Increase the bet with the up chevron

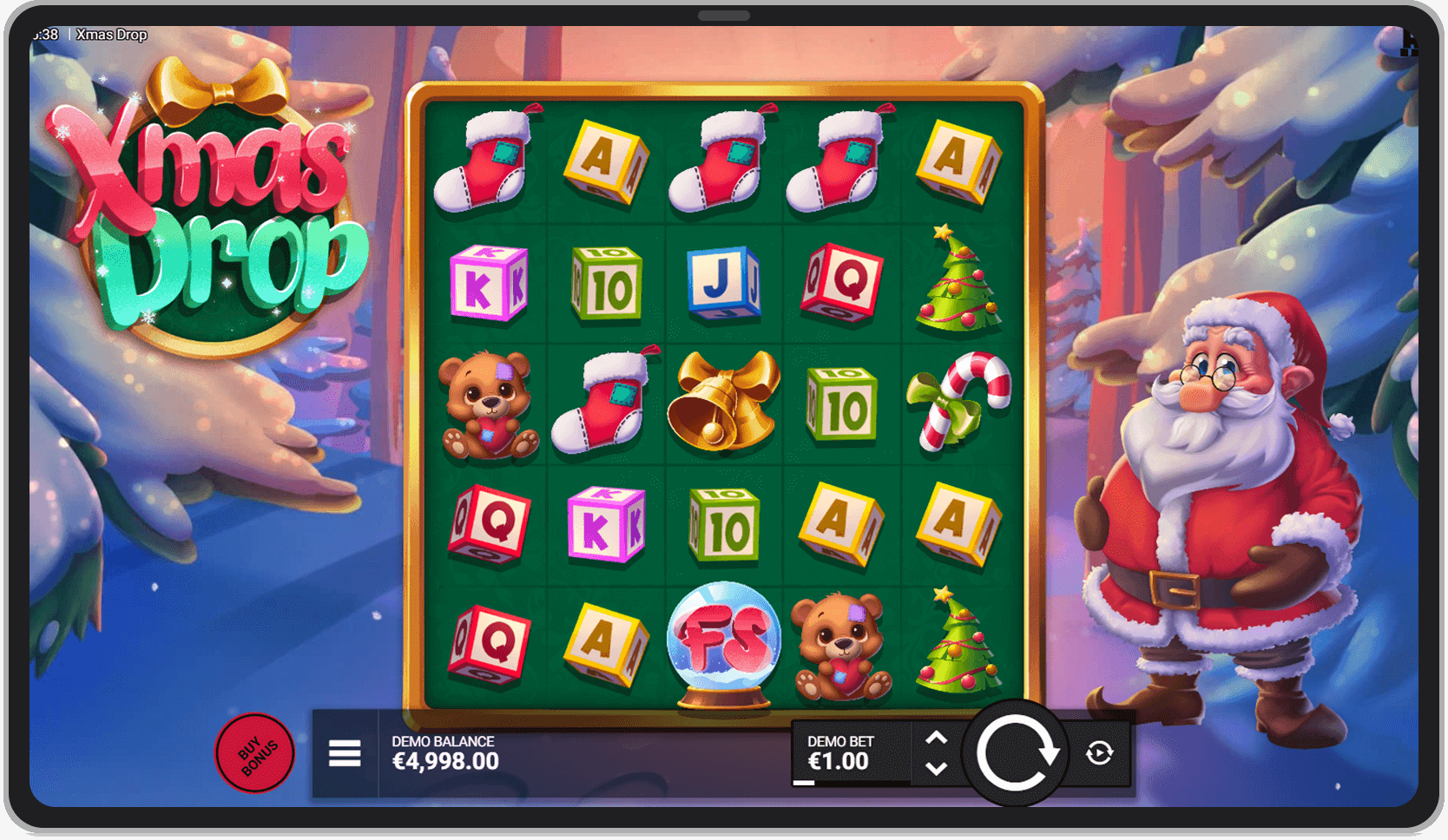(x=938, y=738)
